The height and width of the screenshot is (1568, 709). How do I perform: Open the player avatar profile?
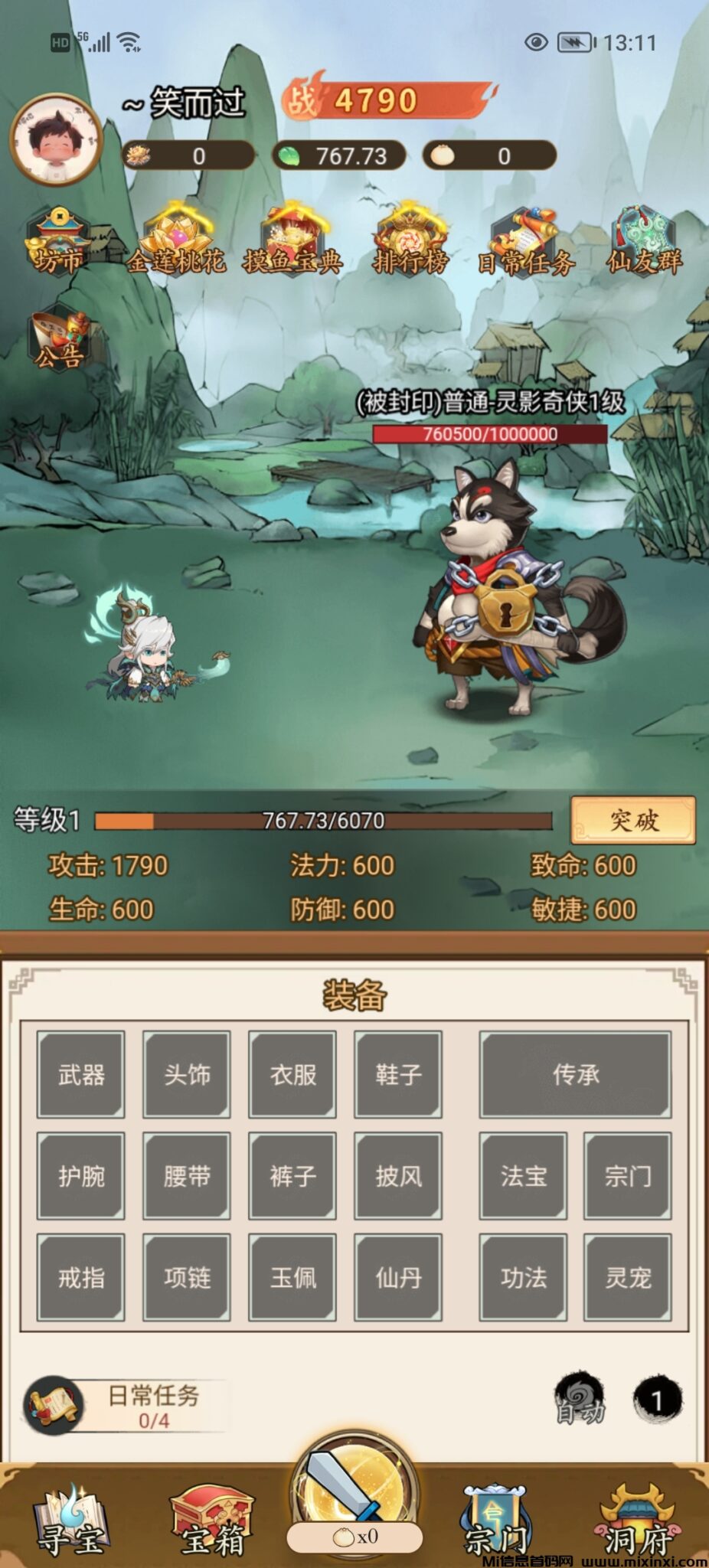(x=56, y=140)
